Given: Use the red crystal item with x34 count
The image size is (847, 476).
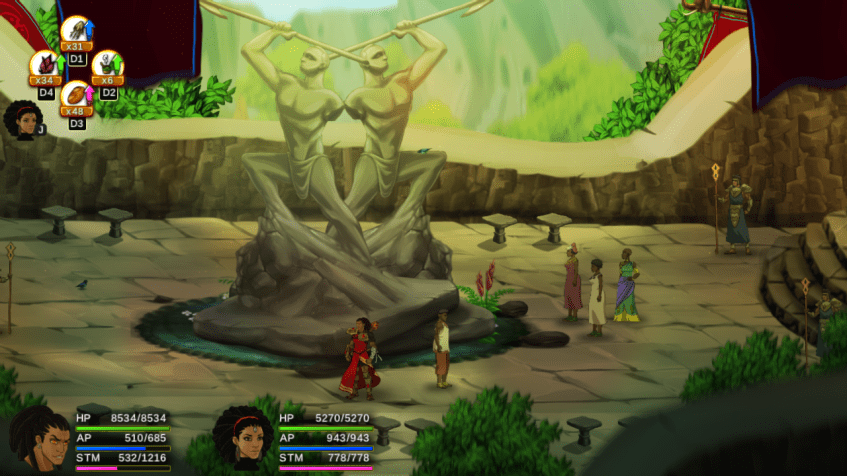Looking at the screenshot, I should (45, 65).
